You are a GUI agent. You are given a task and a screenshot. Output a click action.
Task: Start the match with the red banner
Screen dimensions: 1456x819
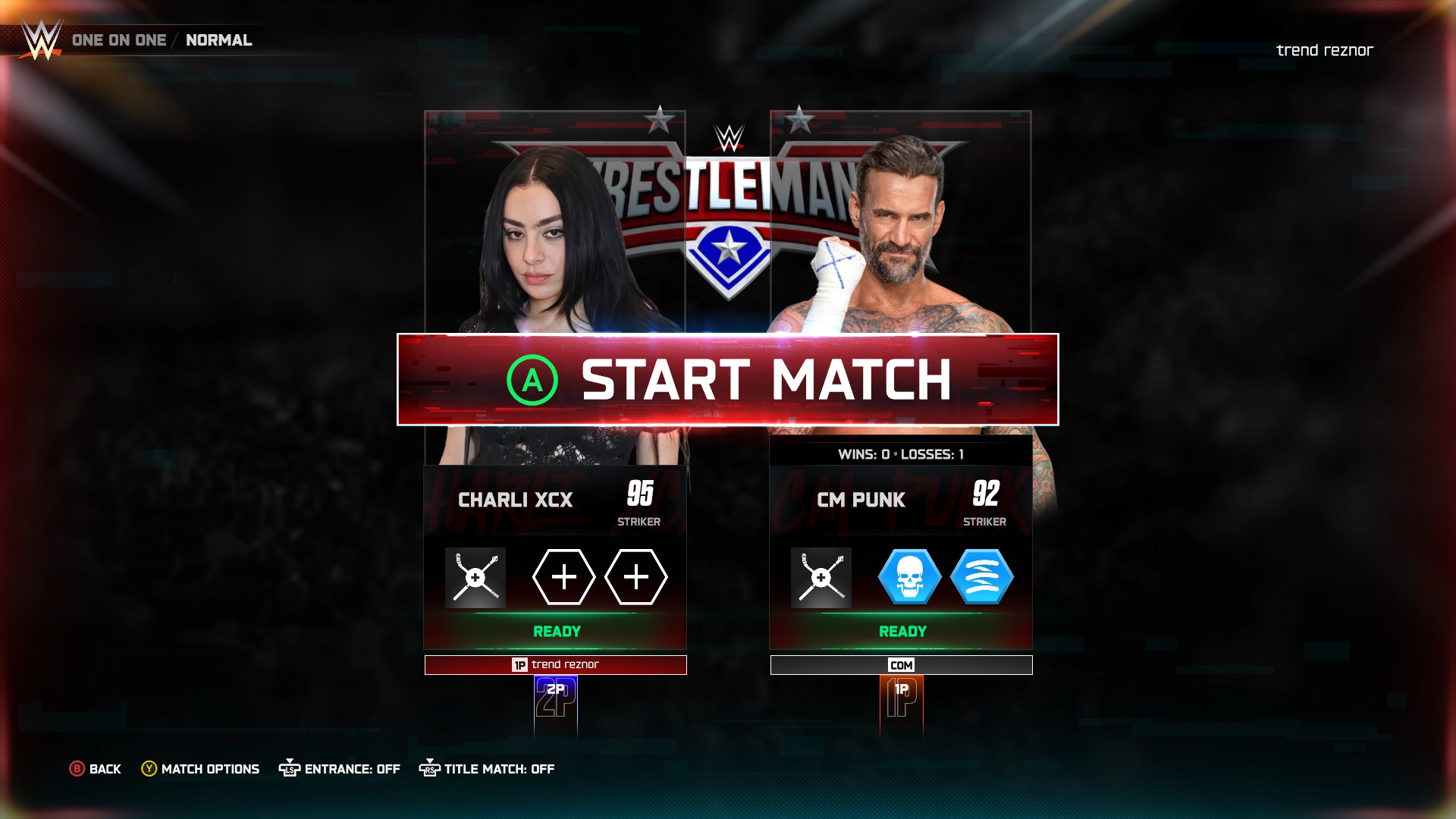click(x=727, y=379)
